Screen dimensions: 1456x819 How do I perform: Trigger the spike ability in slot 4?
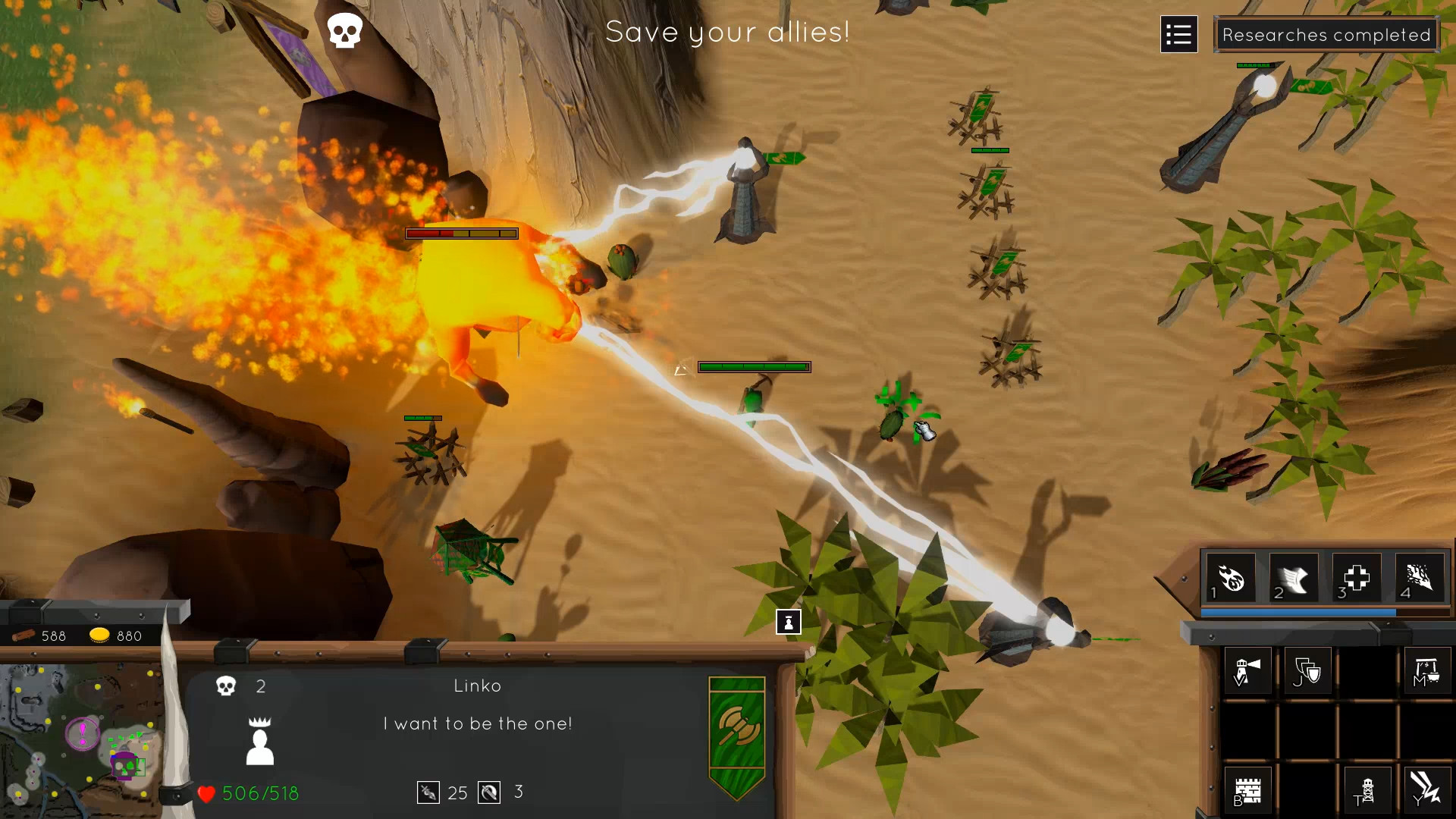point(1420,578)
